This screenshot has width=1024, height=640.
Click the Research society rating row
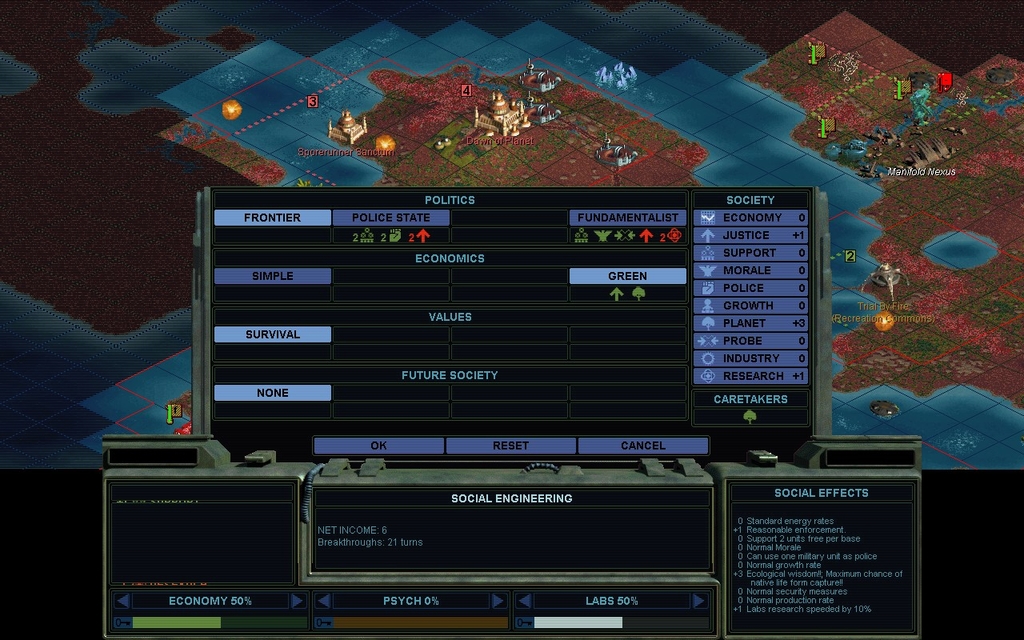[x=750, y=376]
